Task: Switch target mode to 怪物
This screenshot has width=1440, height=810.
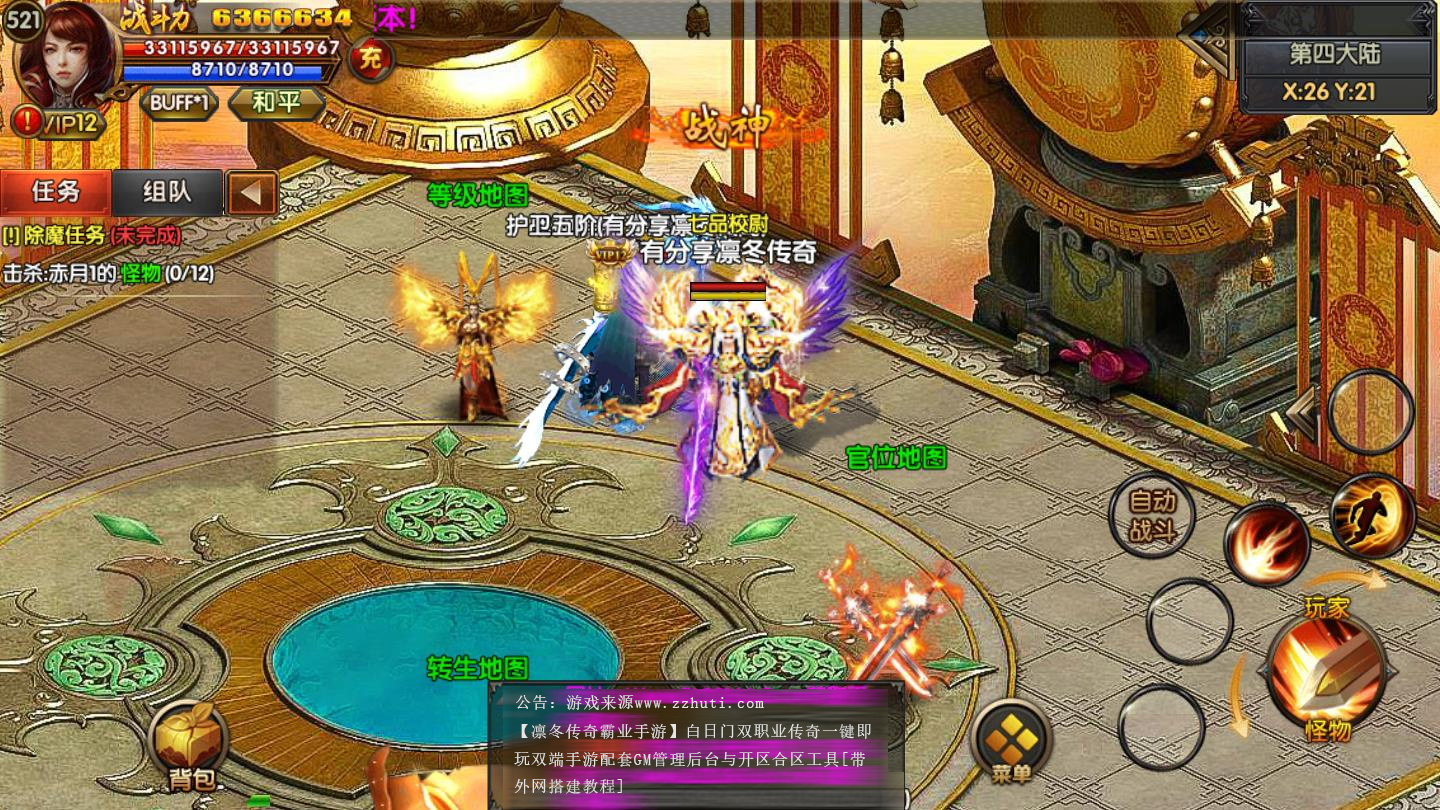Action: [x=1328, y=731]
